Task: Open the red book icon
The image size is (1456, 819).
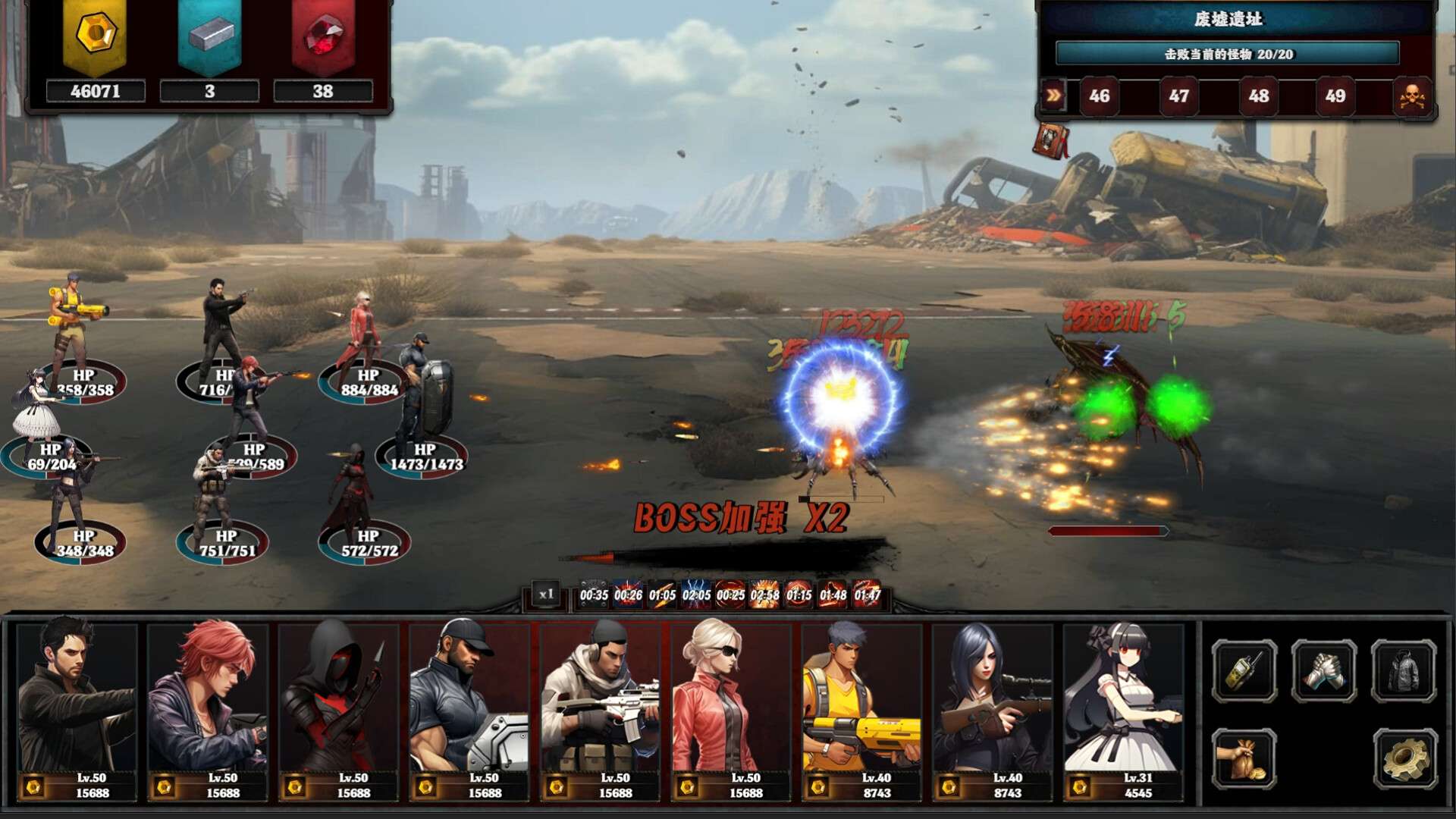Action: 1051,141
